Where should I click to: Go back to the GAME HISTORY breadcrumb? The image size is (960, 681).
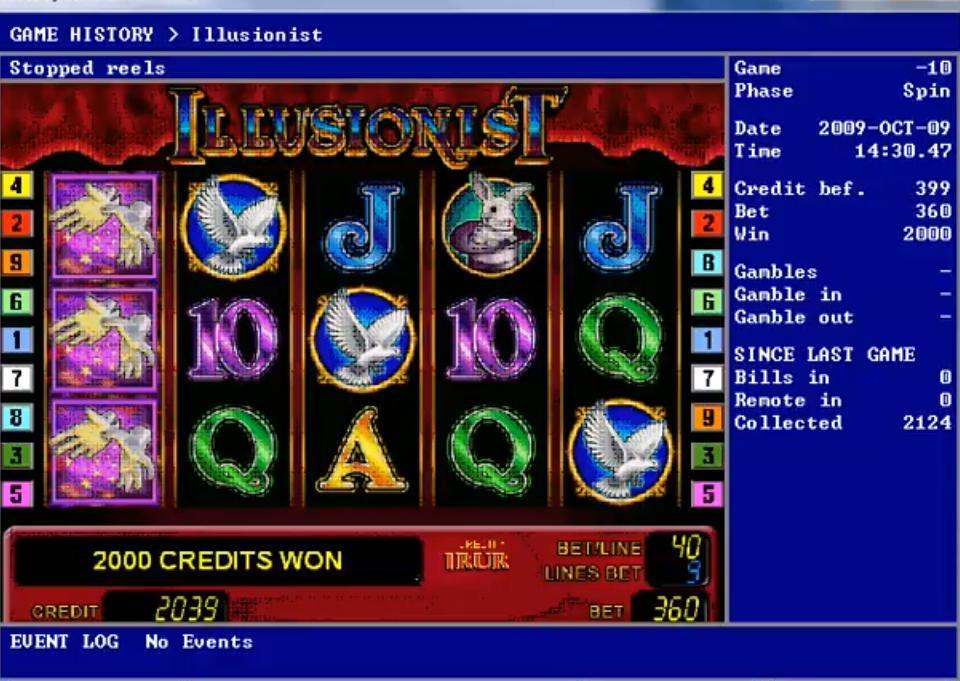coord(82,35)
